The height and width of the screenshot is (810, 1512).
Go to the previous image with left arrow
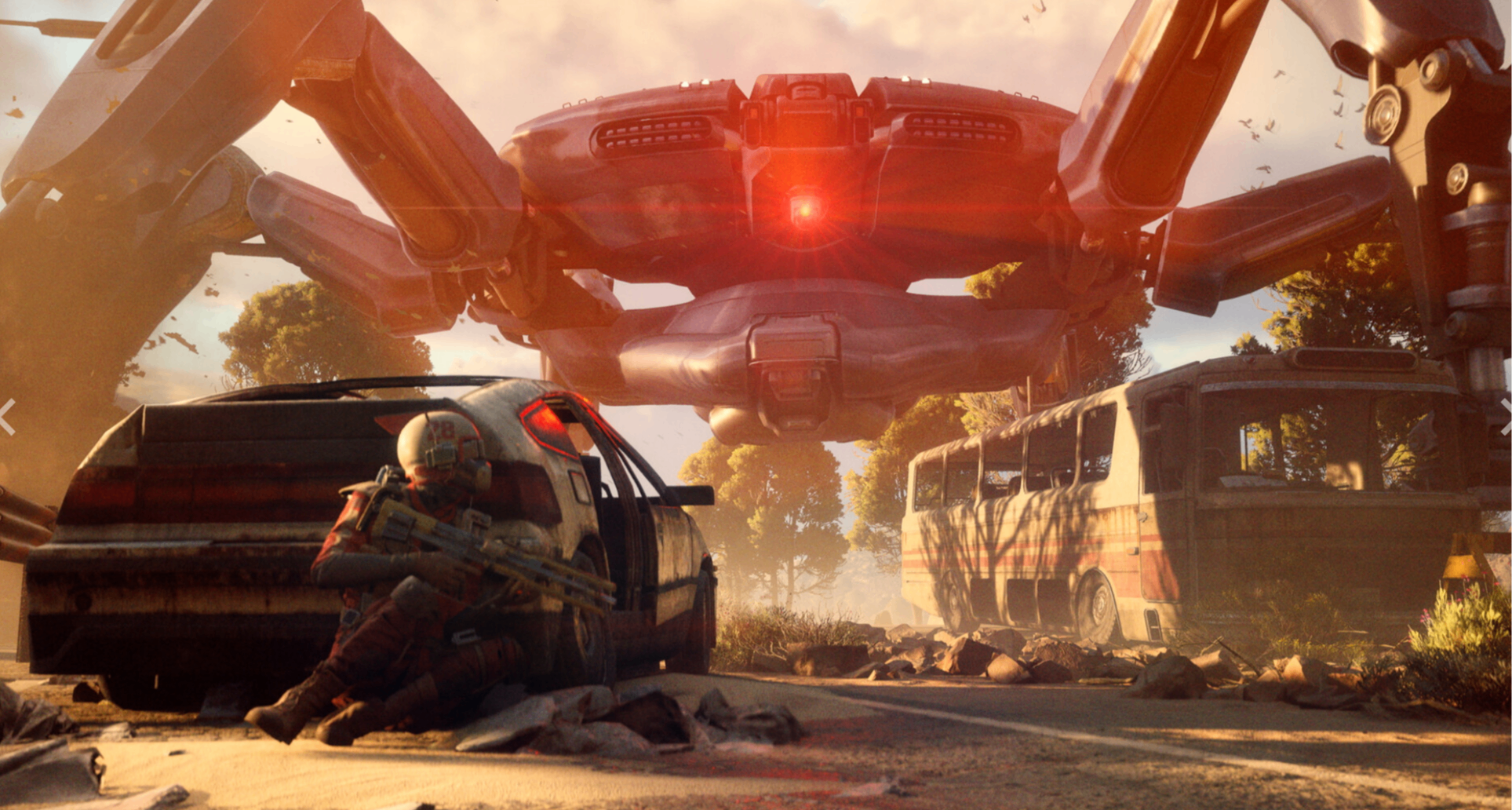7,417
